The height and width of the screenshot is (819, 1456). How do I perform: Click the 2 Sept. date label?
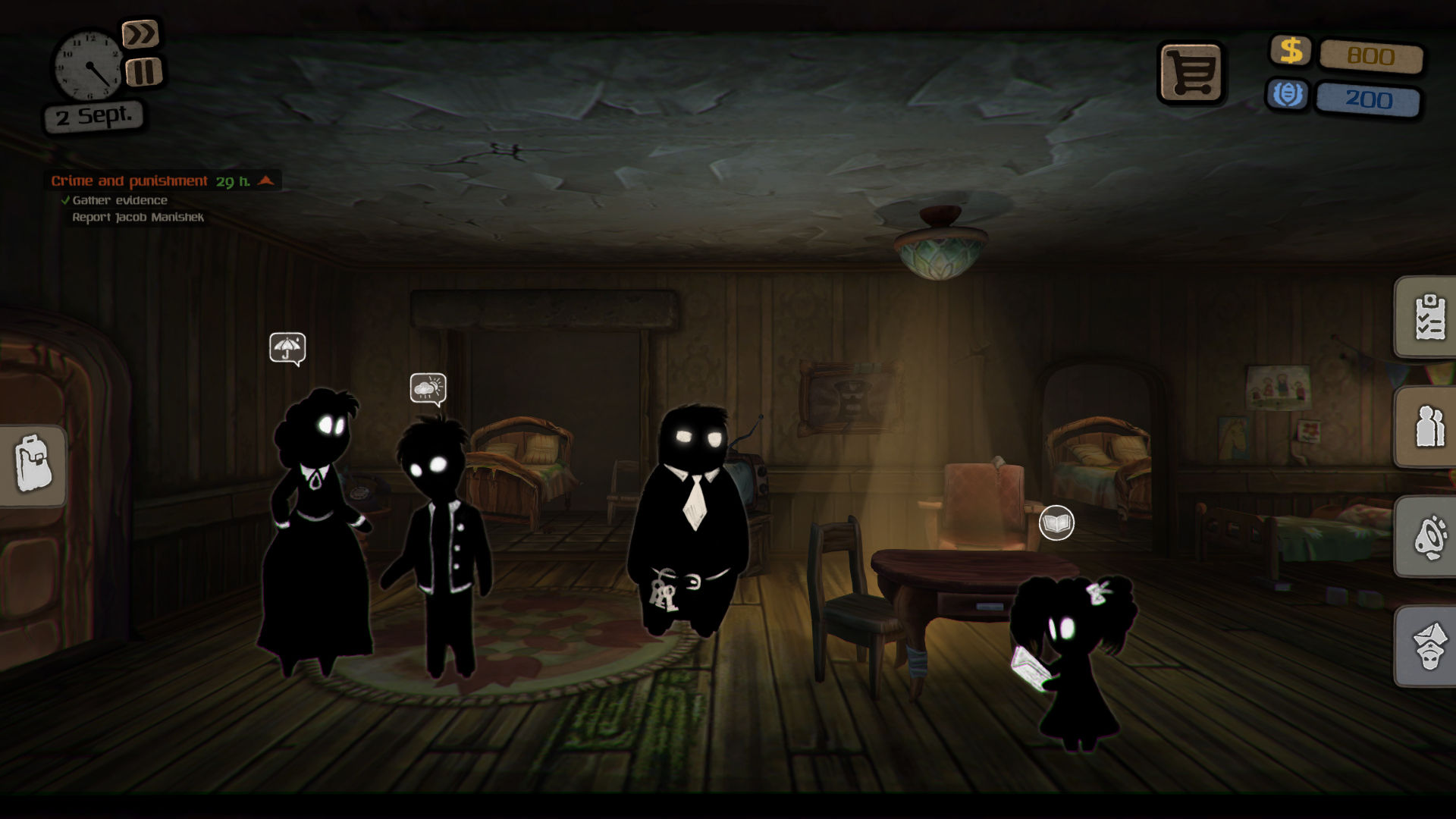pyautogui.click(x=94, y=115)
